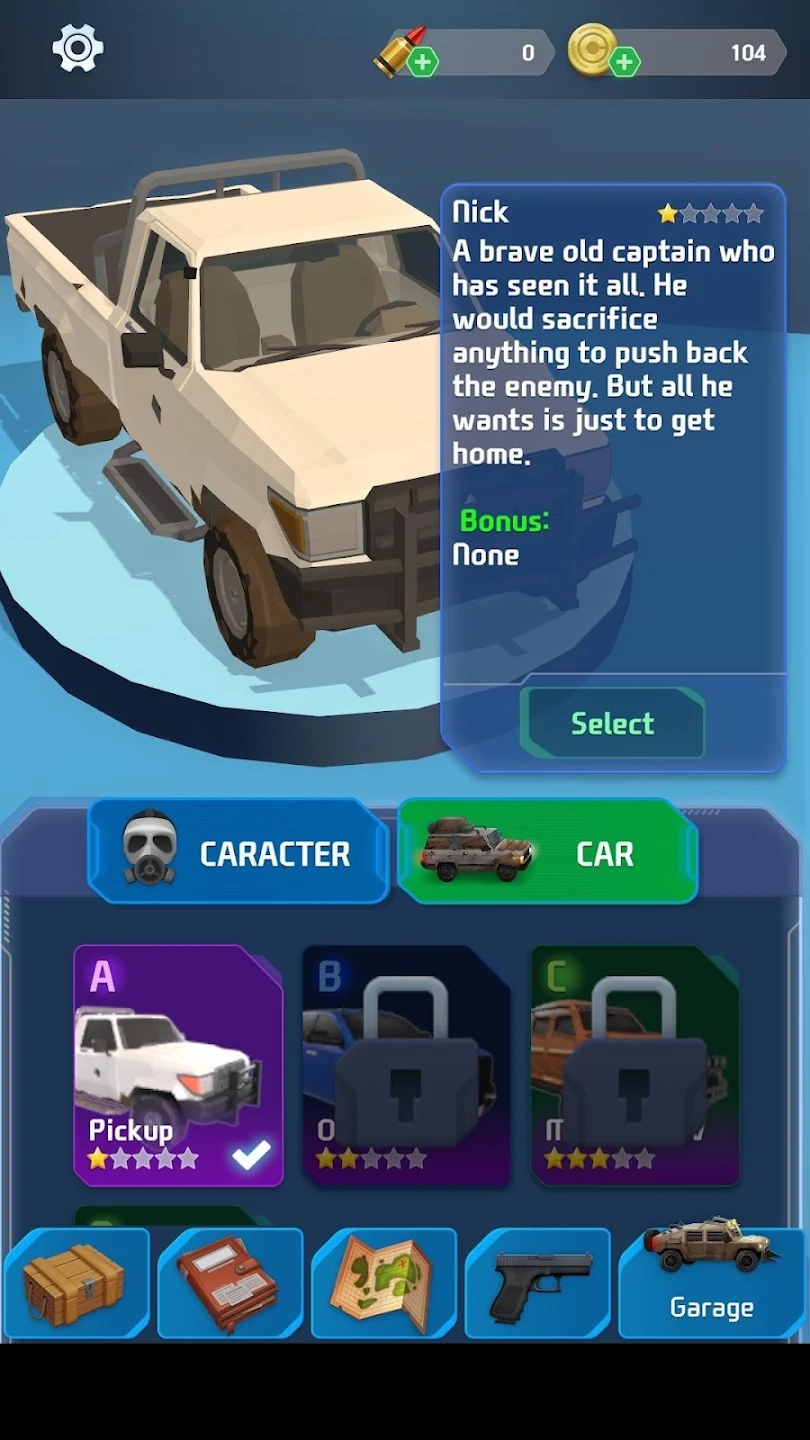Switch to the CAR tab
Viewport: 810px width, 1440px height.
coord(547,852)
